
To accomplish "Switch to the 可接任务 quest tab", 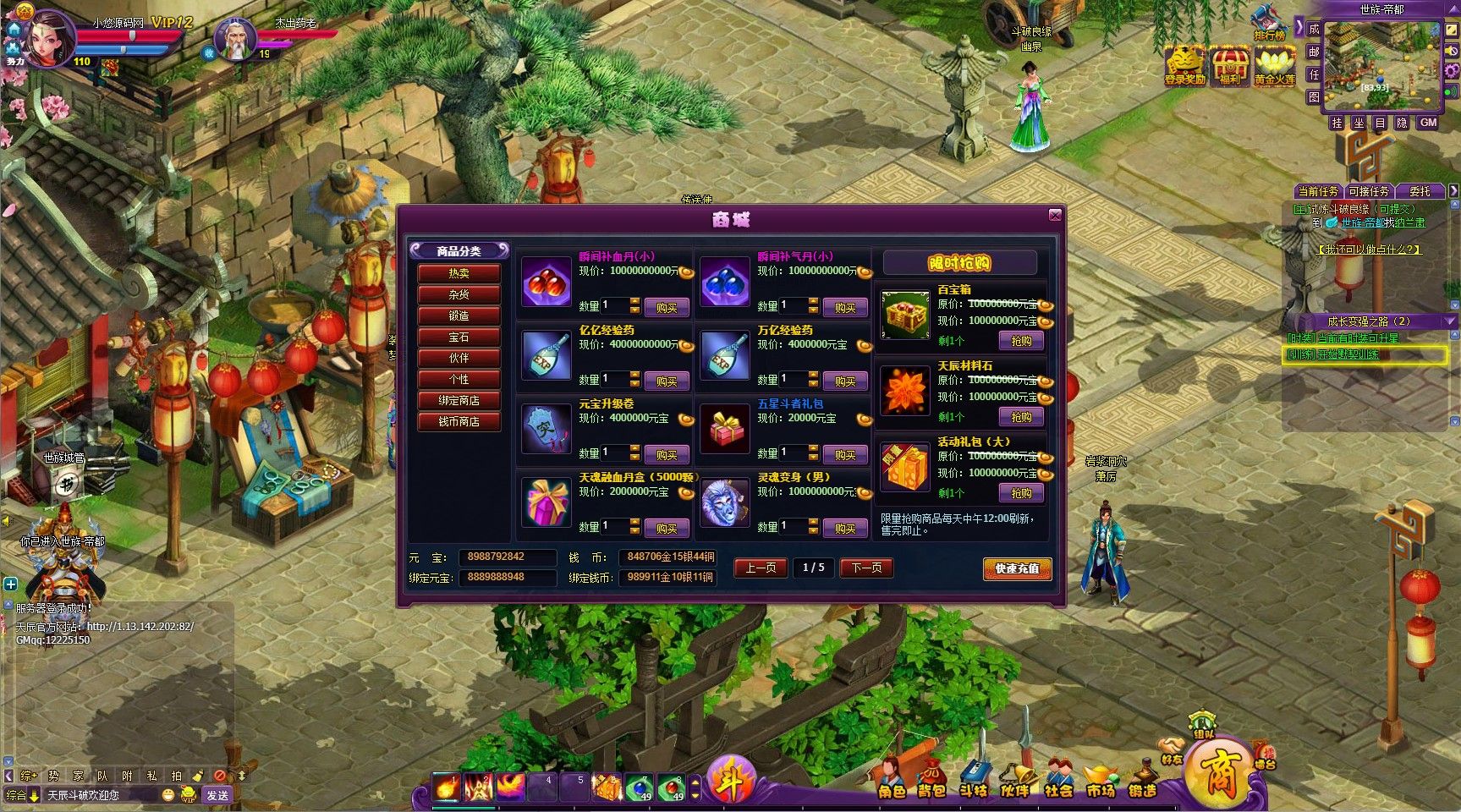I will click(x=1368, y=191).
